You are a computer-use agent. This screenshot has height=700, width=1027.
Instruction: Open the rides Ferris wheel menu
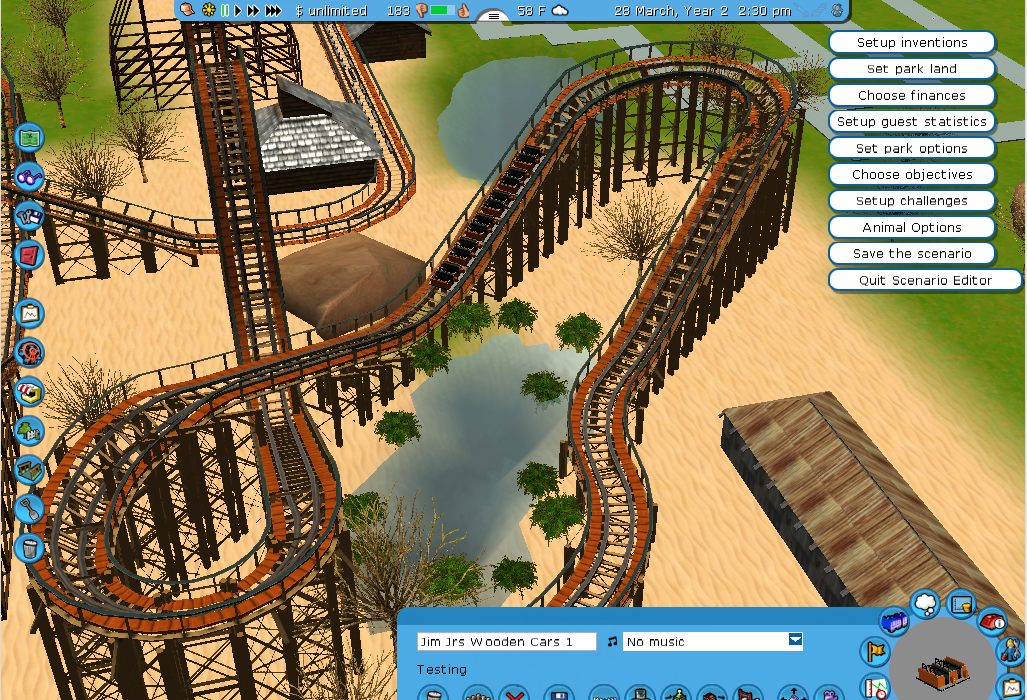(29, 353)
